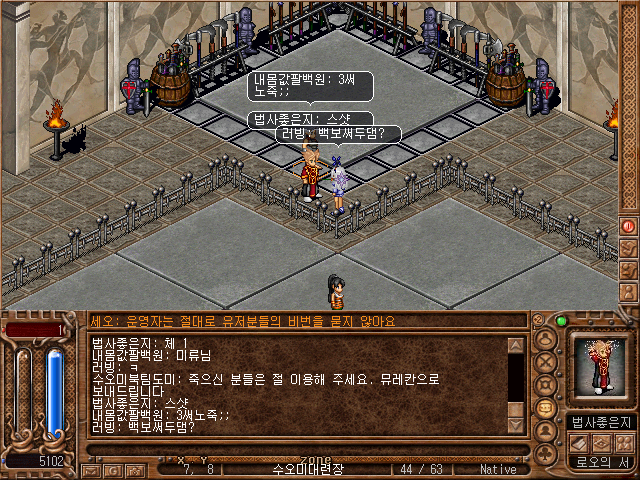
Task: Click the red round button on right sidebar
Action: 629,226
